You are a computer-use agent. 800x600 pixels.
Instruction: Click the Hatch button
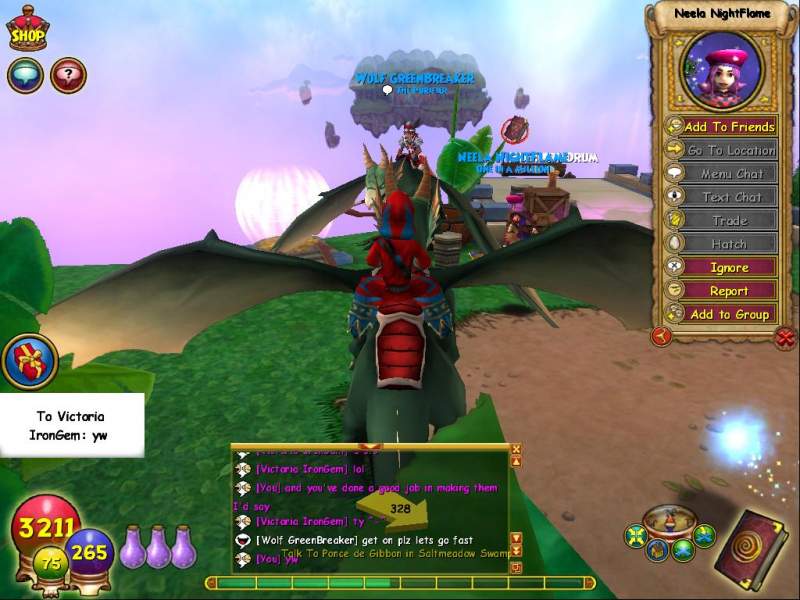[721, 244]
